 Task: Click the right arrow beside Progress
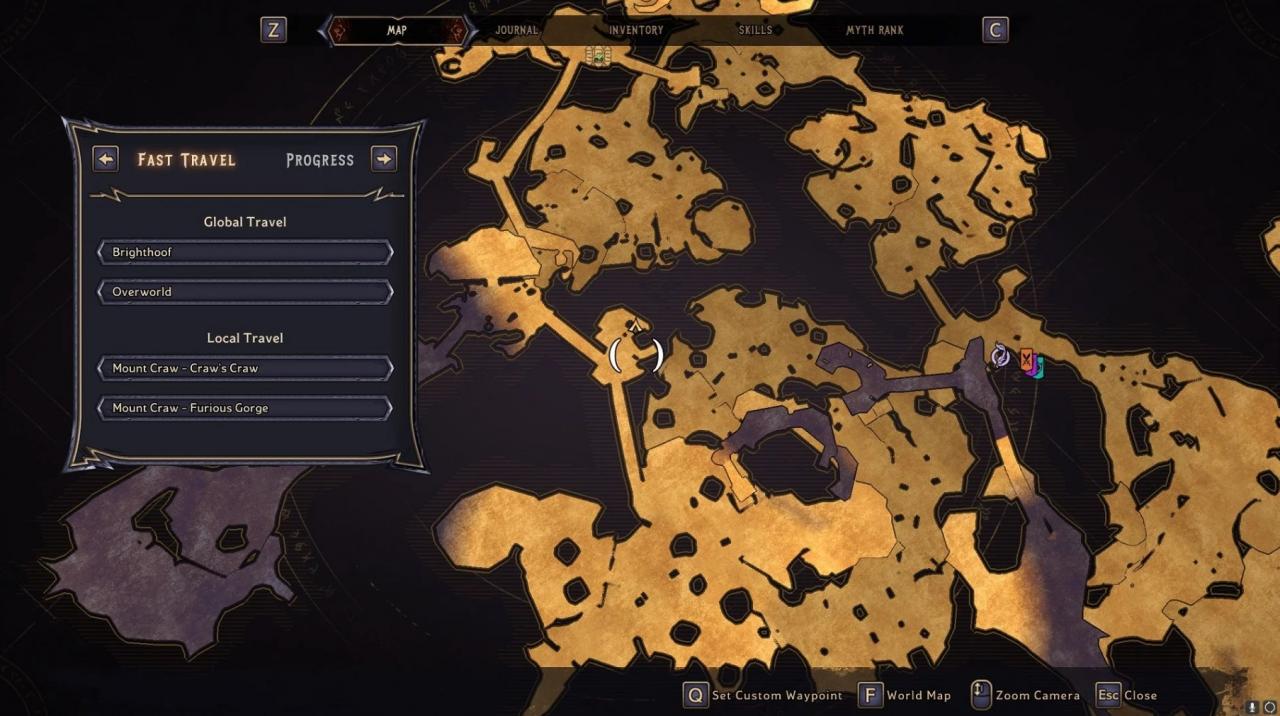[x=384, y=159]
